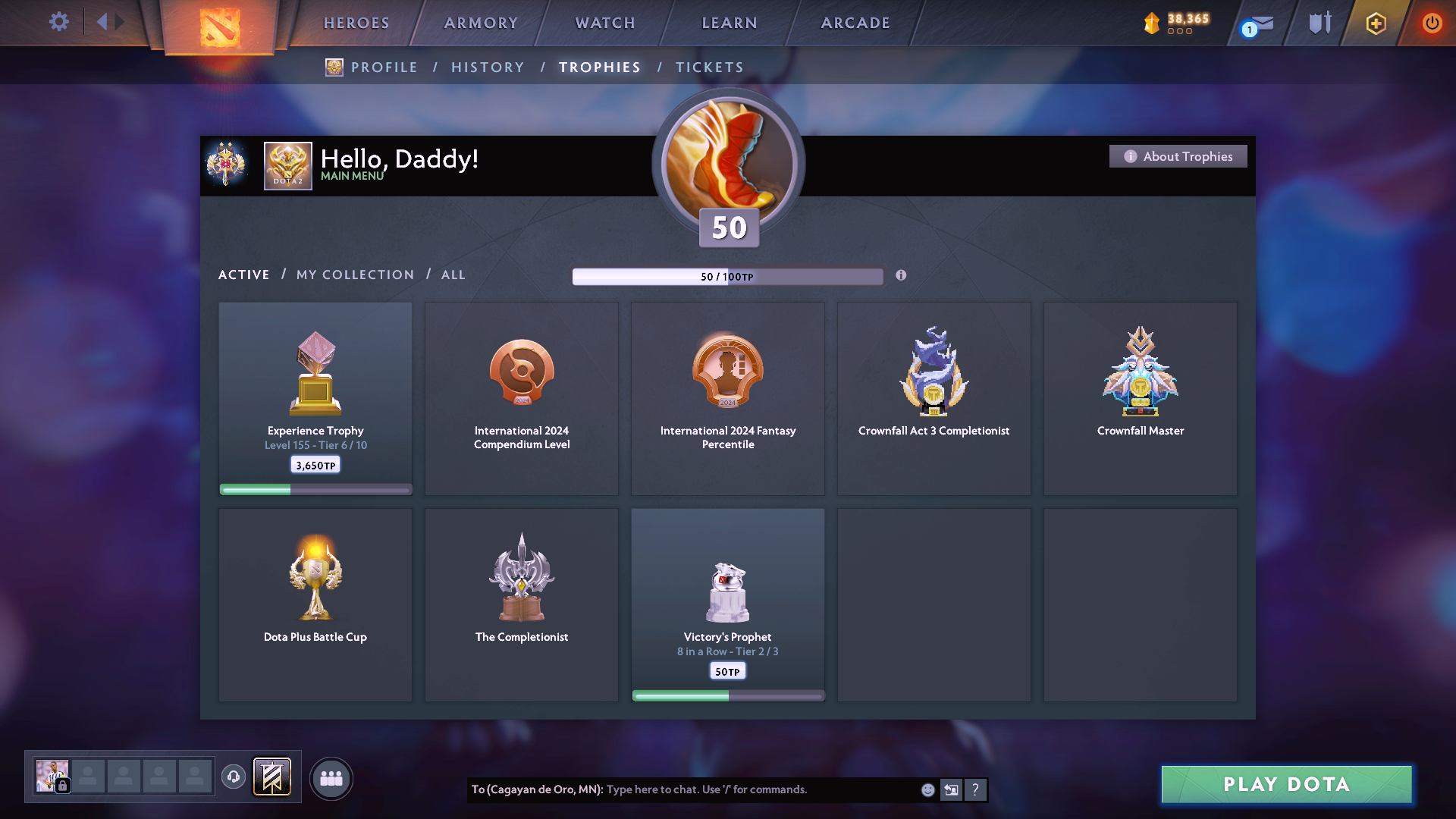
Task: Open the ARCADE menu item
Action: [x=855, y=23]
